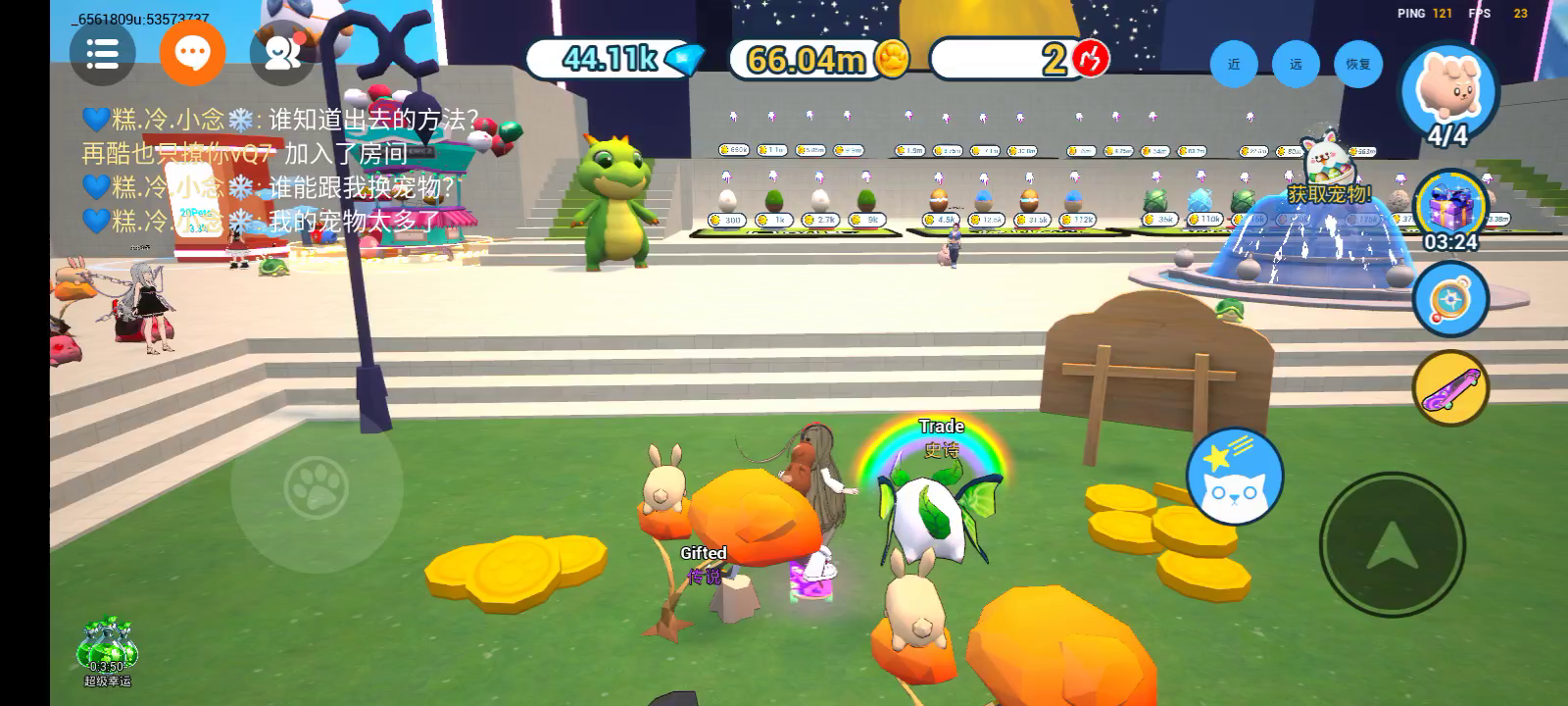Tap the gold paw coin counter

[818, 59]
